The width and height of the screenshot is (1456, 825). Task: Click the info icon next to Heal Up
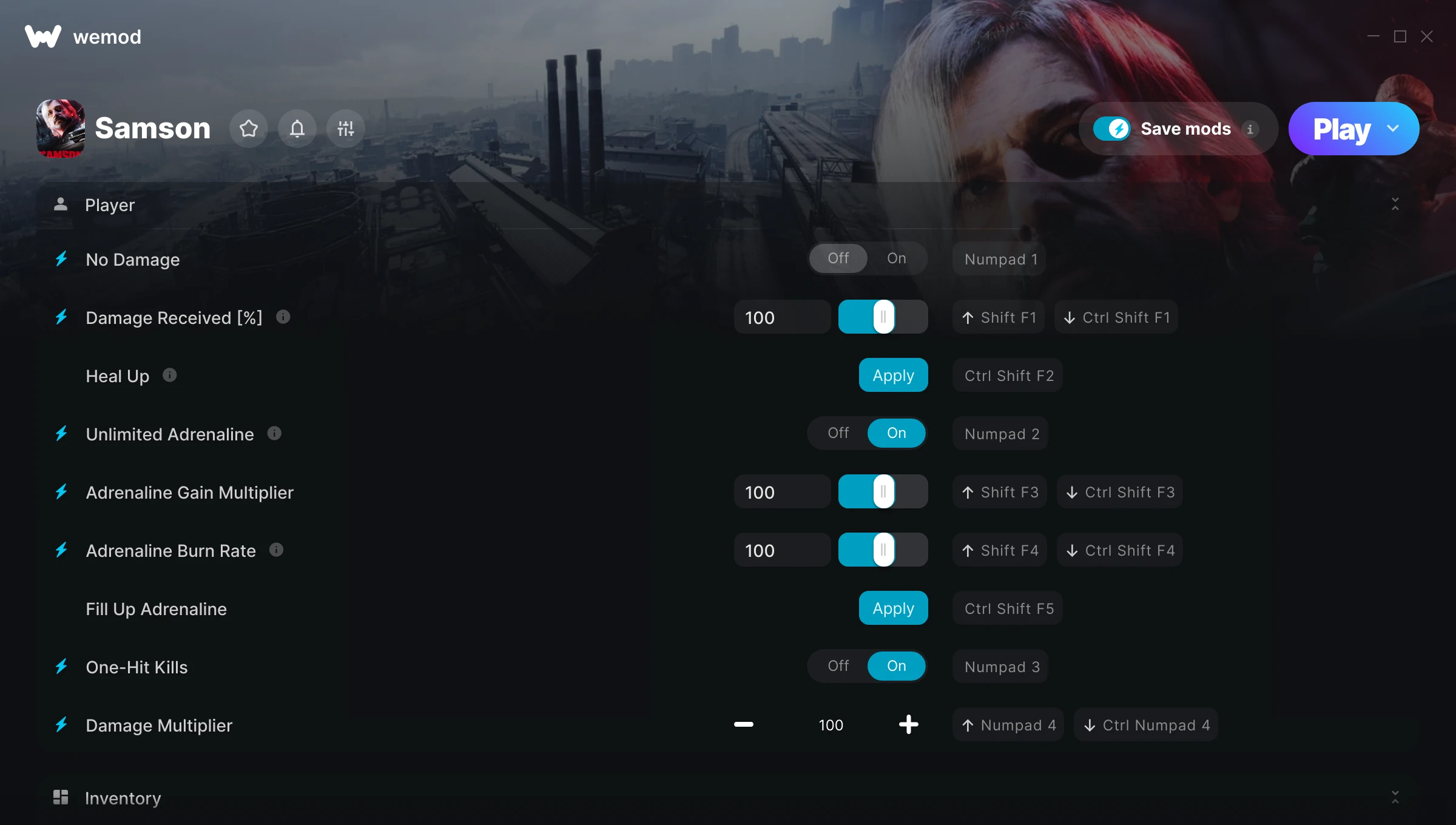coord(169,375)
